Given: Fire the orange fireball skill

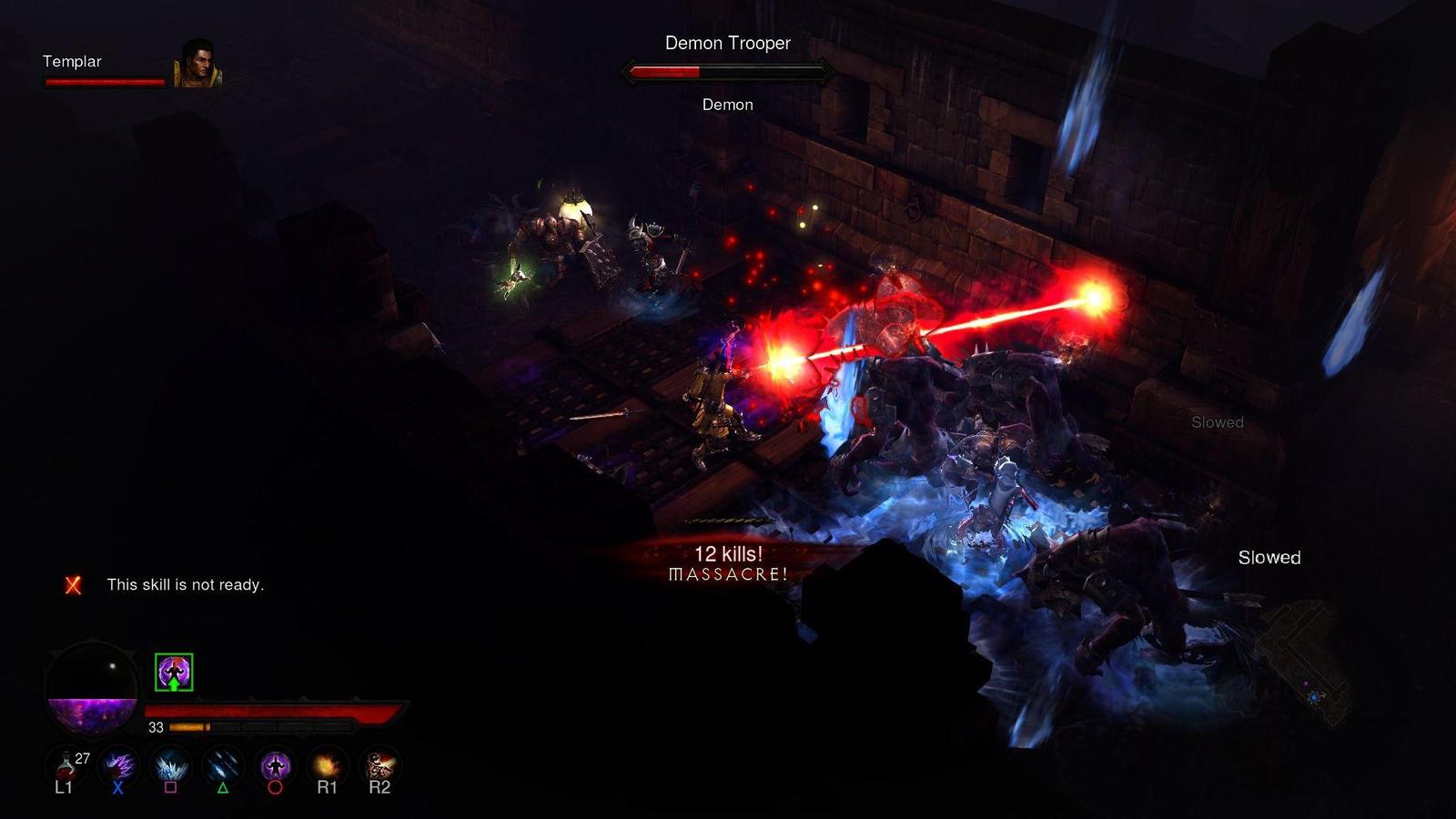Looking at the screenshot, I should [x=327, y=764].
